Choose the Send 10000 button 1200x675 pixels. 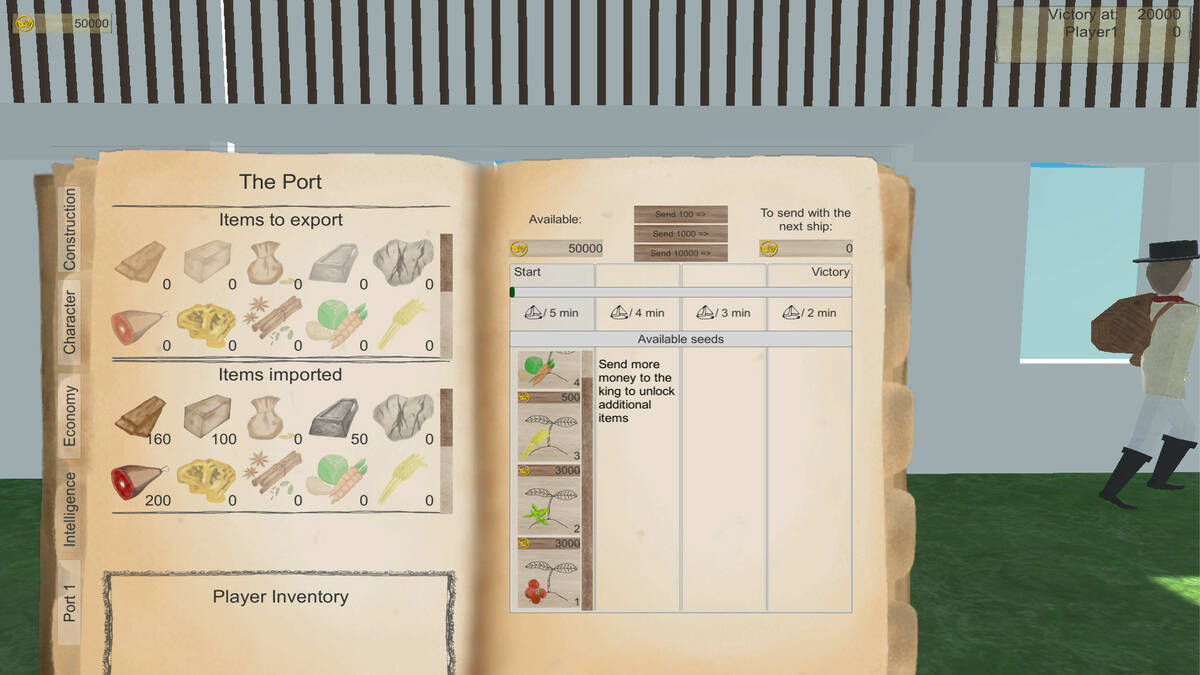(x=680, y=253)
